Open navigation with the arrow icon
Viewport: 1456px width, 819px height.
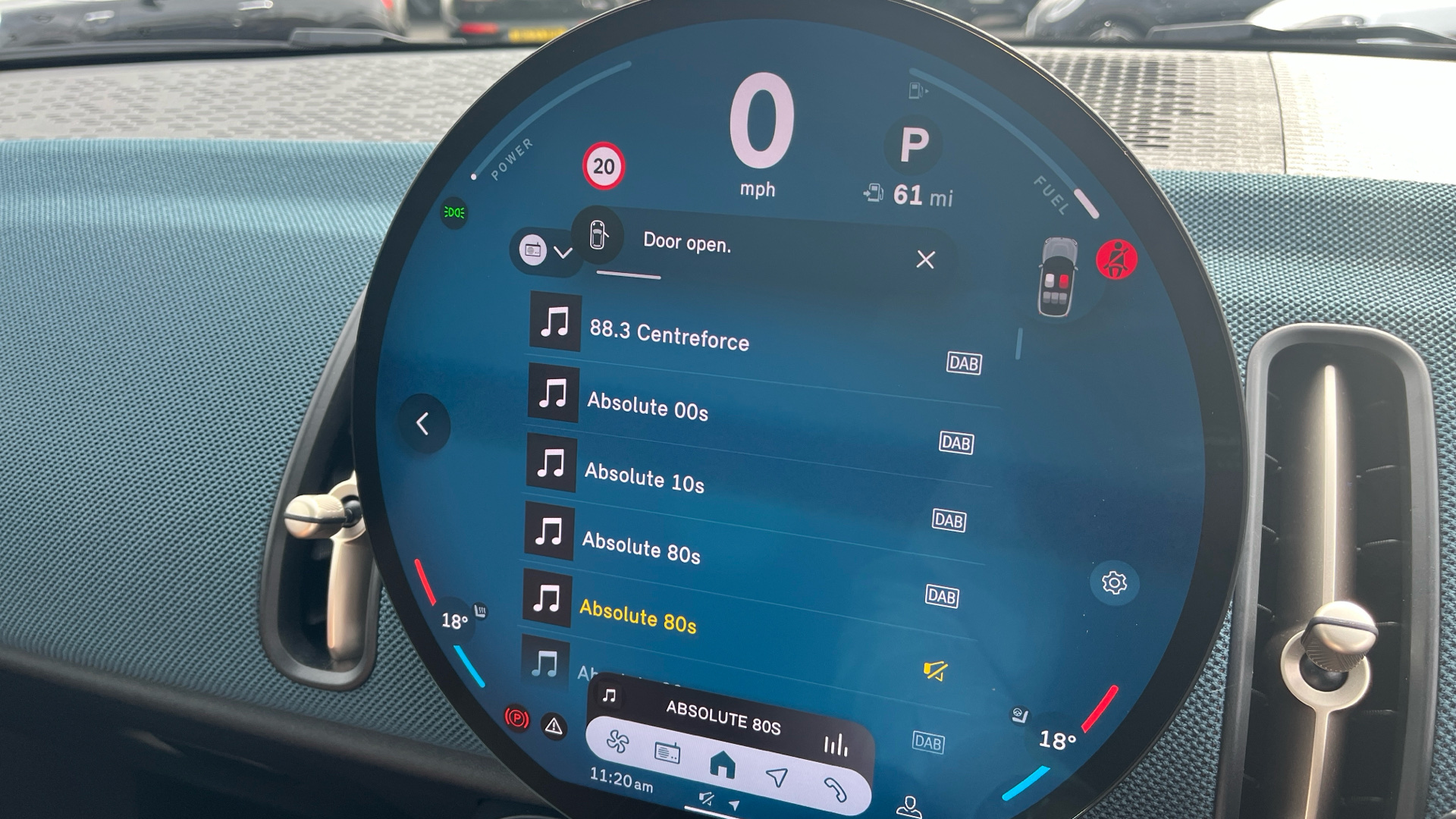(x=777, y=777)
